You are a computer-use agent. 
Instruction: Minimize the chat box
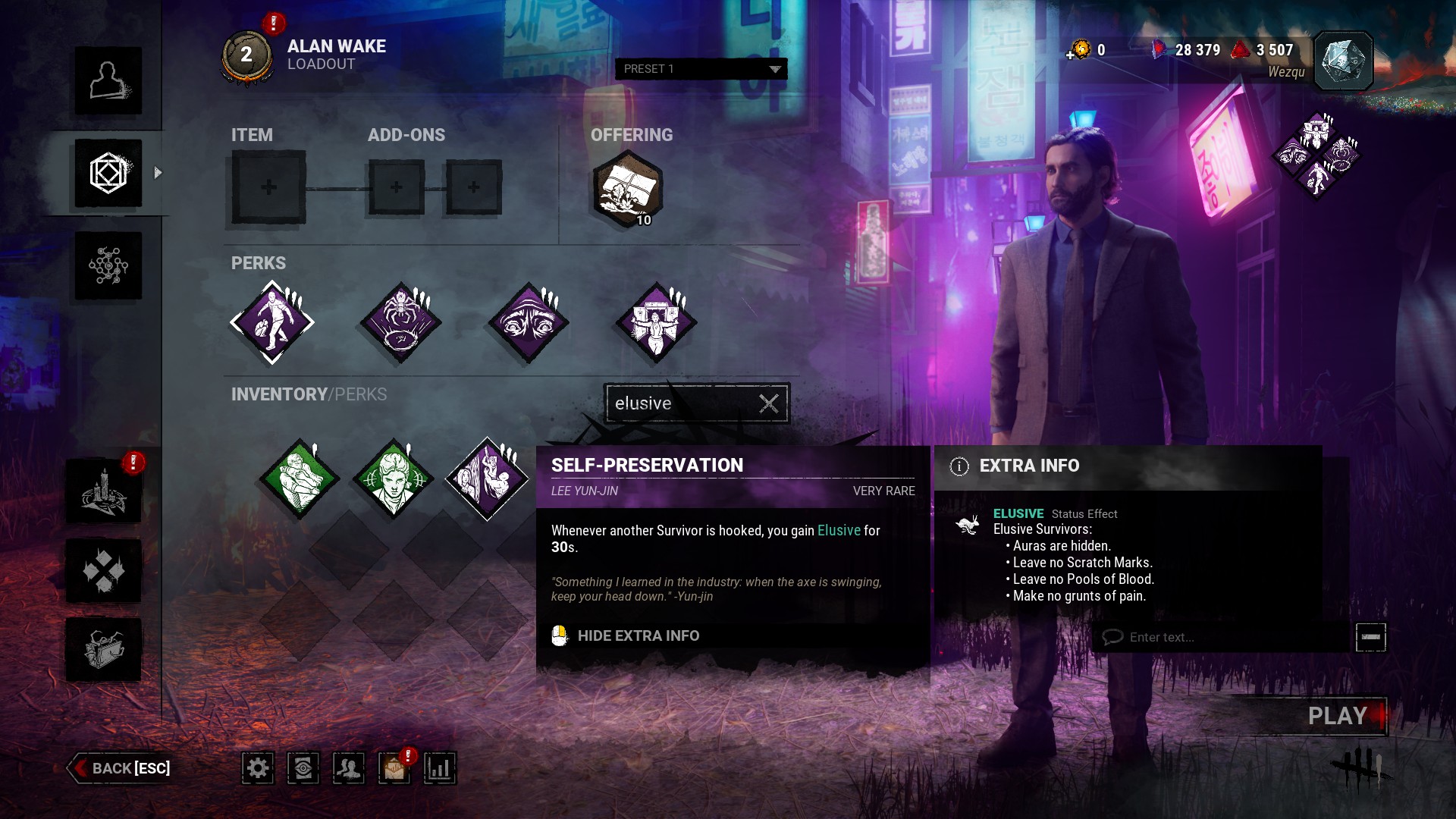[x=1370, y=637]
